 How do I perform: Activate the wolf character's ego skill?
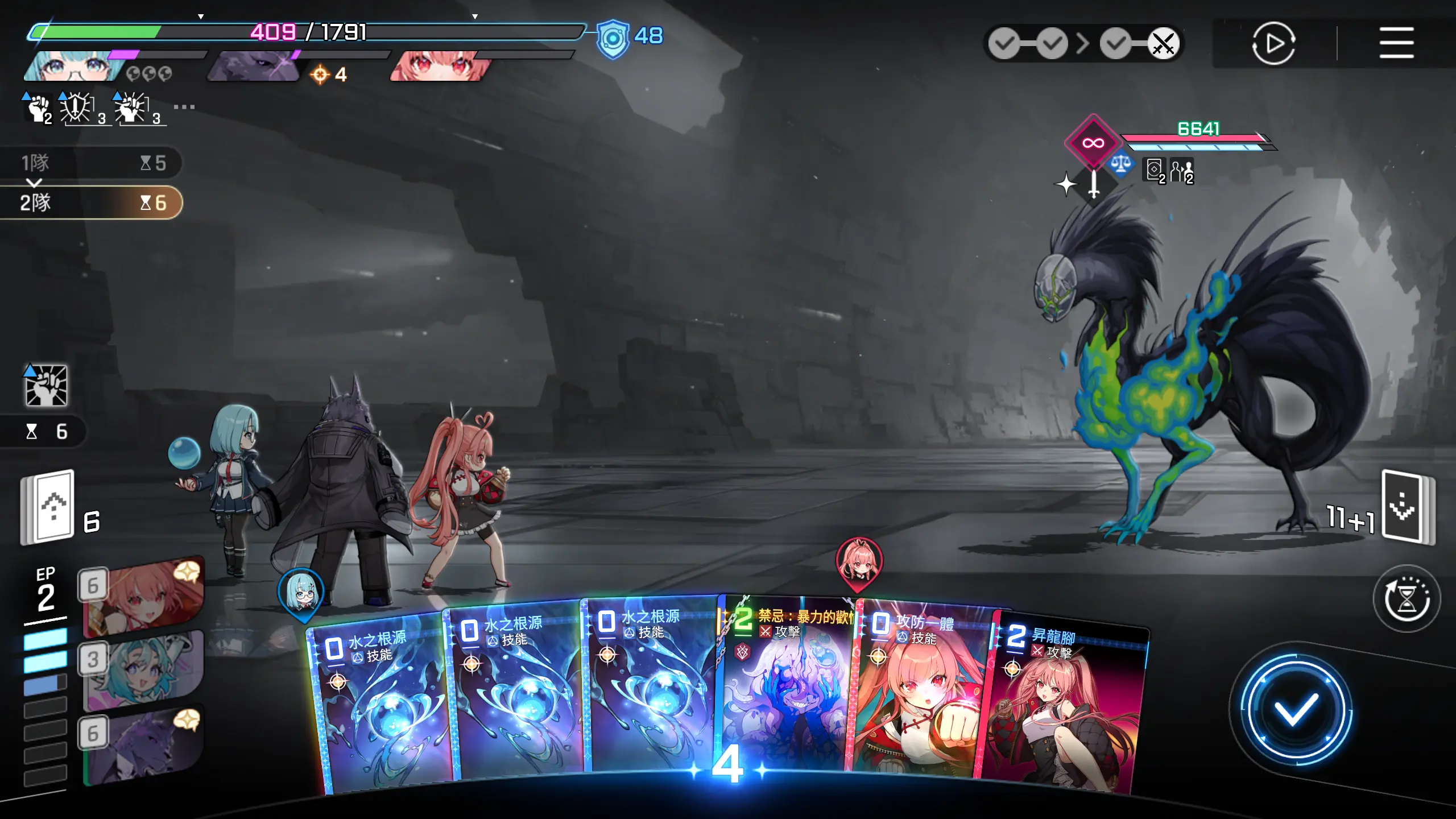click(x=143, y=746)
